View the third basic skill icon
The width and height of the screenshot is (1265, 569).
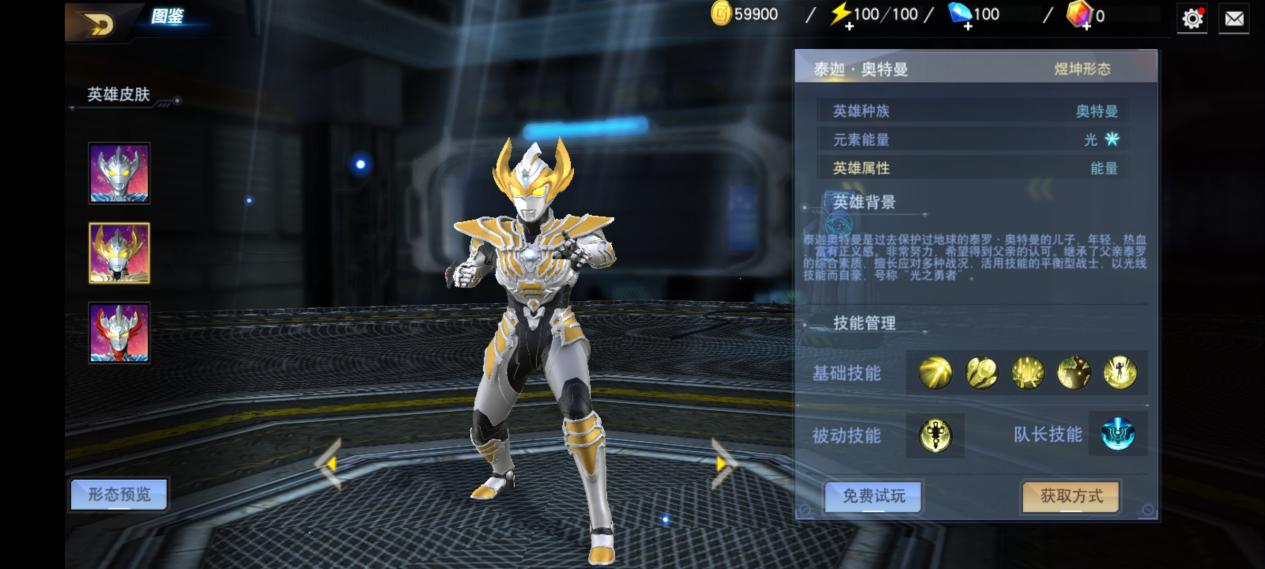coord(1028,373)
